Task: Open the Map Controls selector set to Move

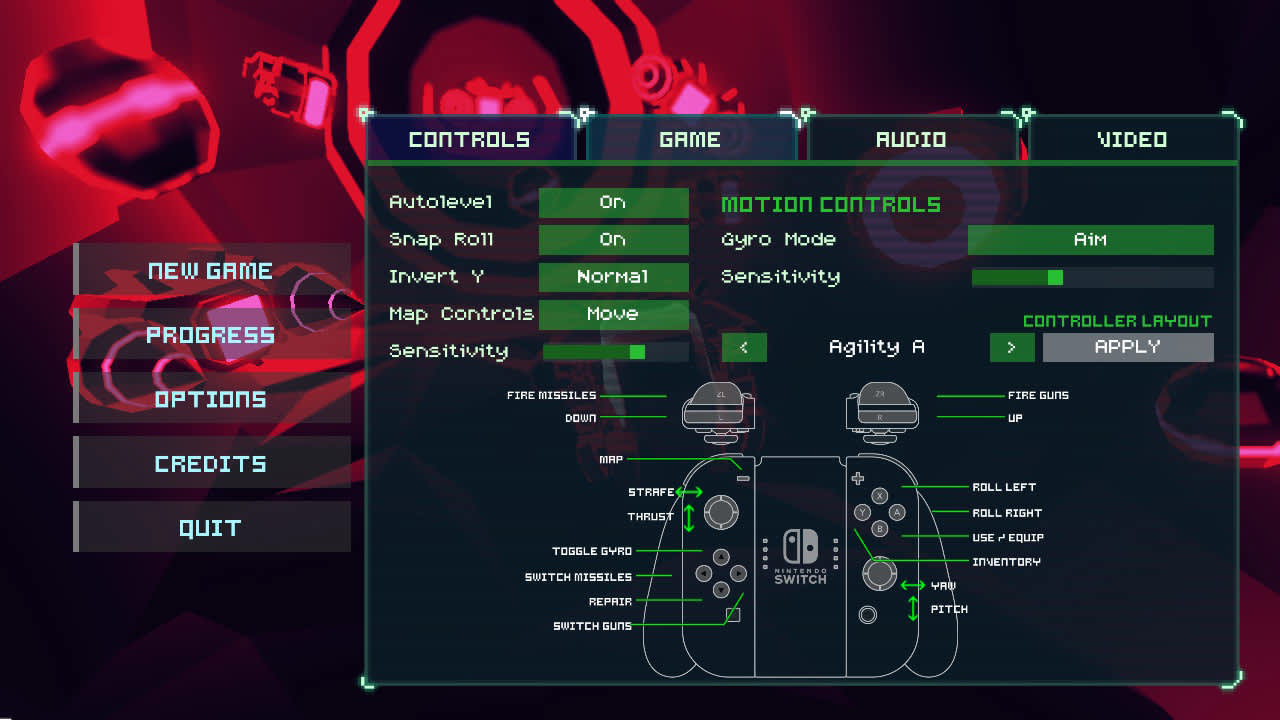Action: coord(613,314)
